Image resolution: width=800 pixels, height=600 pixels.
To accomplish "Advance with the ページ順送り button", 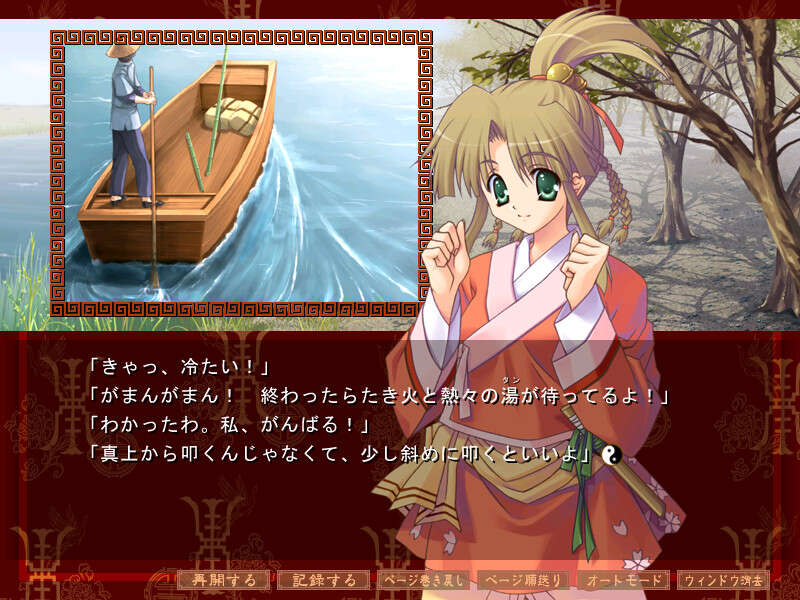I will 524,580.
